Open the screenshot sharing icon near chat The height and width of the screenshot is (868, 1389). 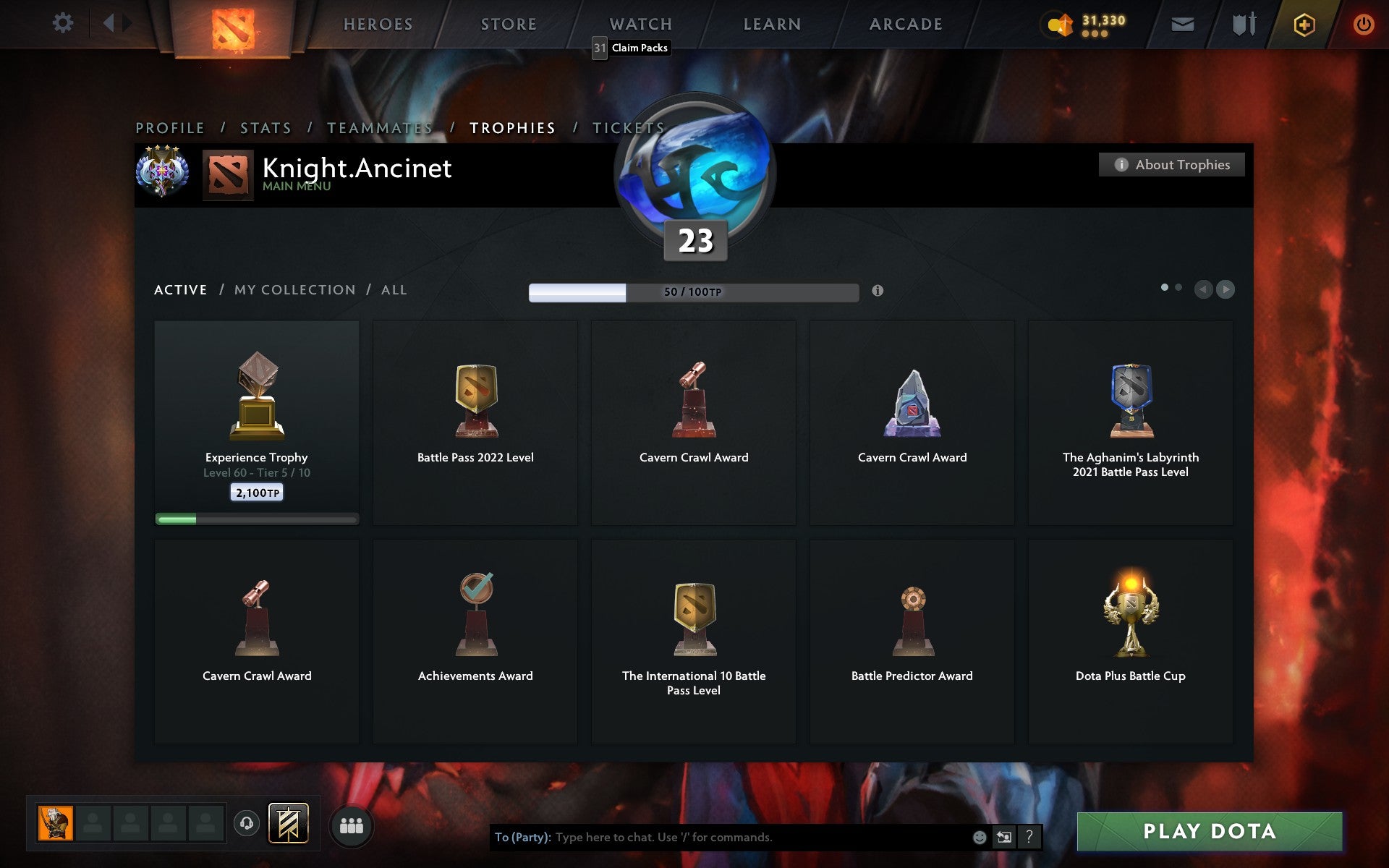coord(1005,838)
